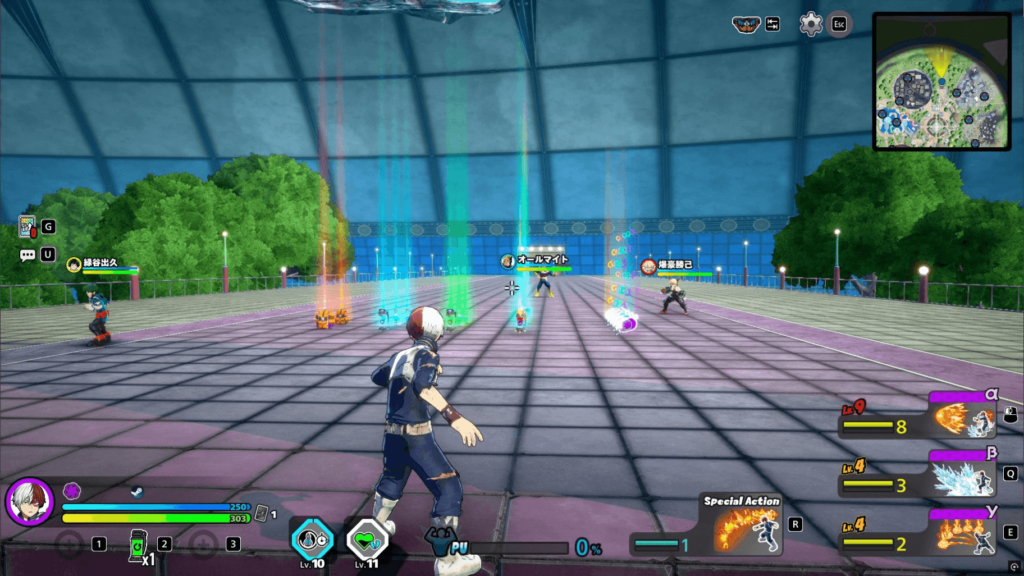The width and height of the screenshot is (1024, 576).
Task: Click Todoroki's character portrait
Action: (29, 501)
